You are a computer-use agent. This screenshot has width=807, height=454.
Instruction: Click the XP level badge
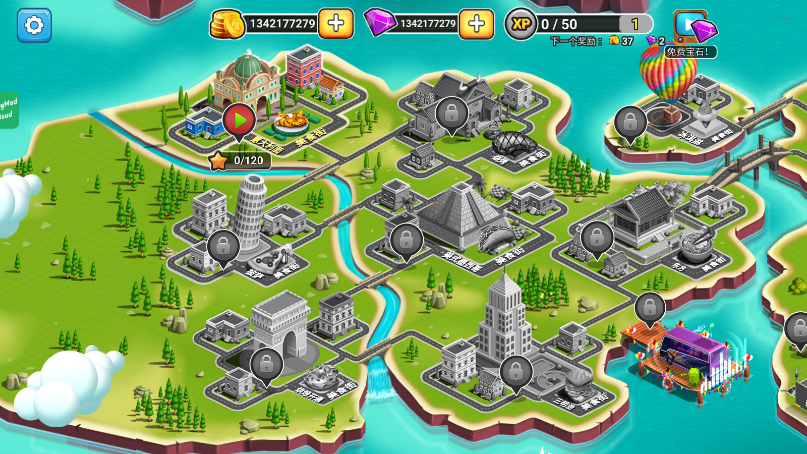point(520,23)
